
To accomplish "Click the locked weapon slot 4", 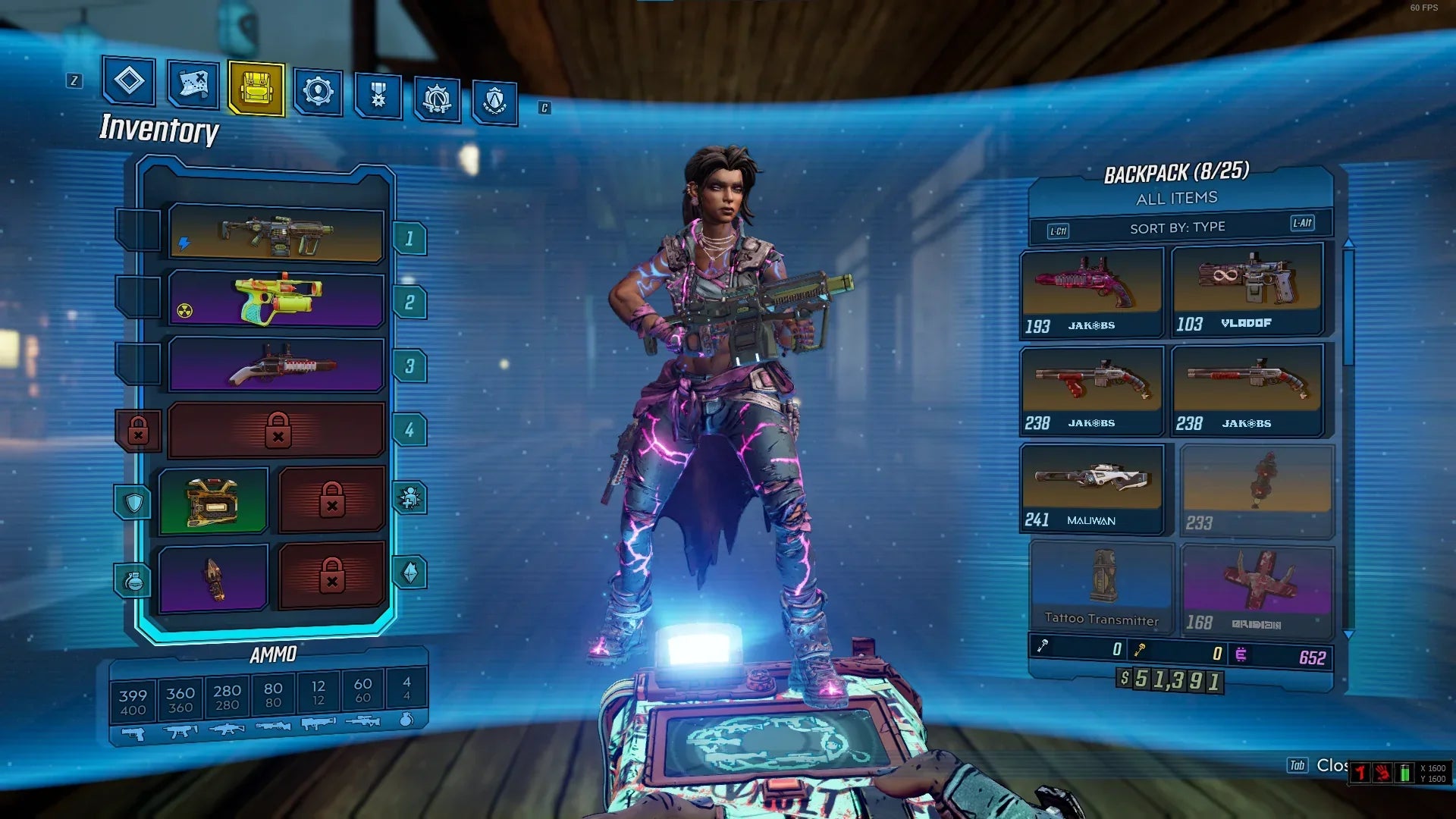I will tap(276, 430).
